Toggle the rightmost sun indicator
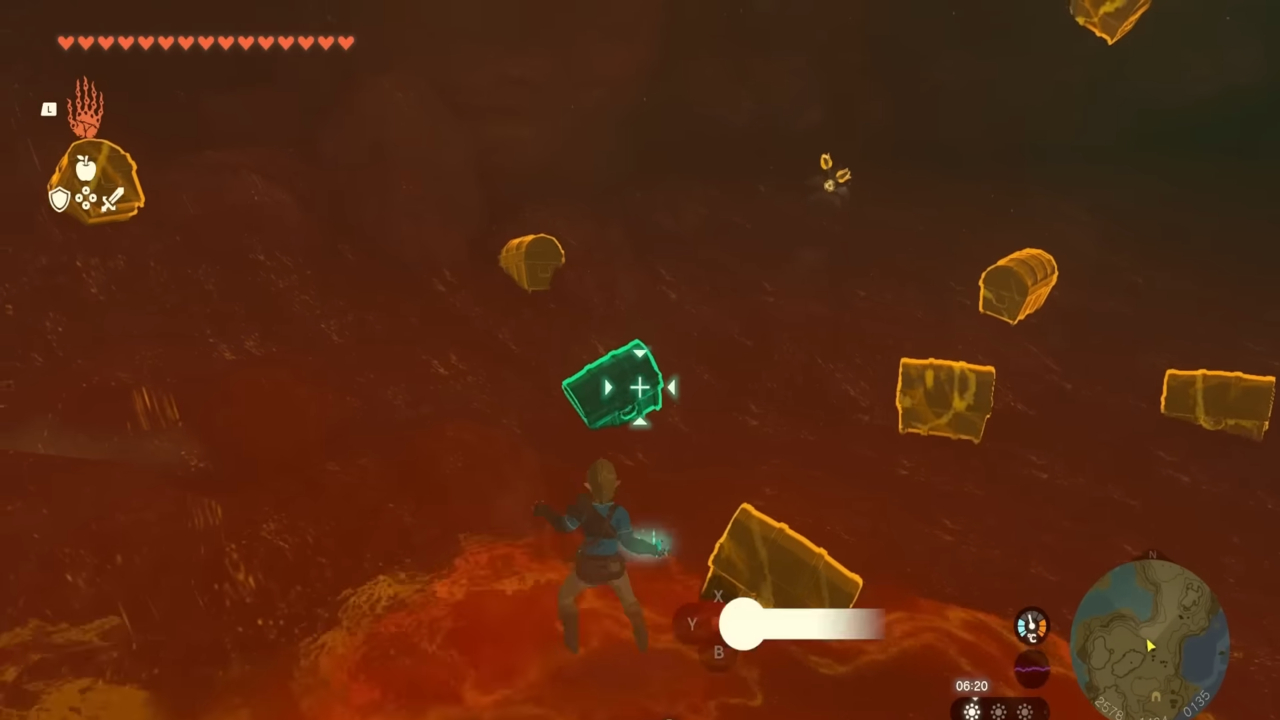This screenshot has height=720, width=1280. [1026, 711]
